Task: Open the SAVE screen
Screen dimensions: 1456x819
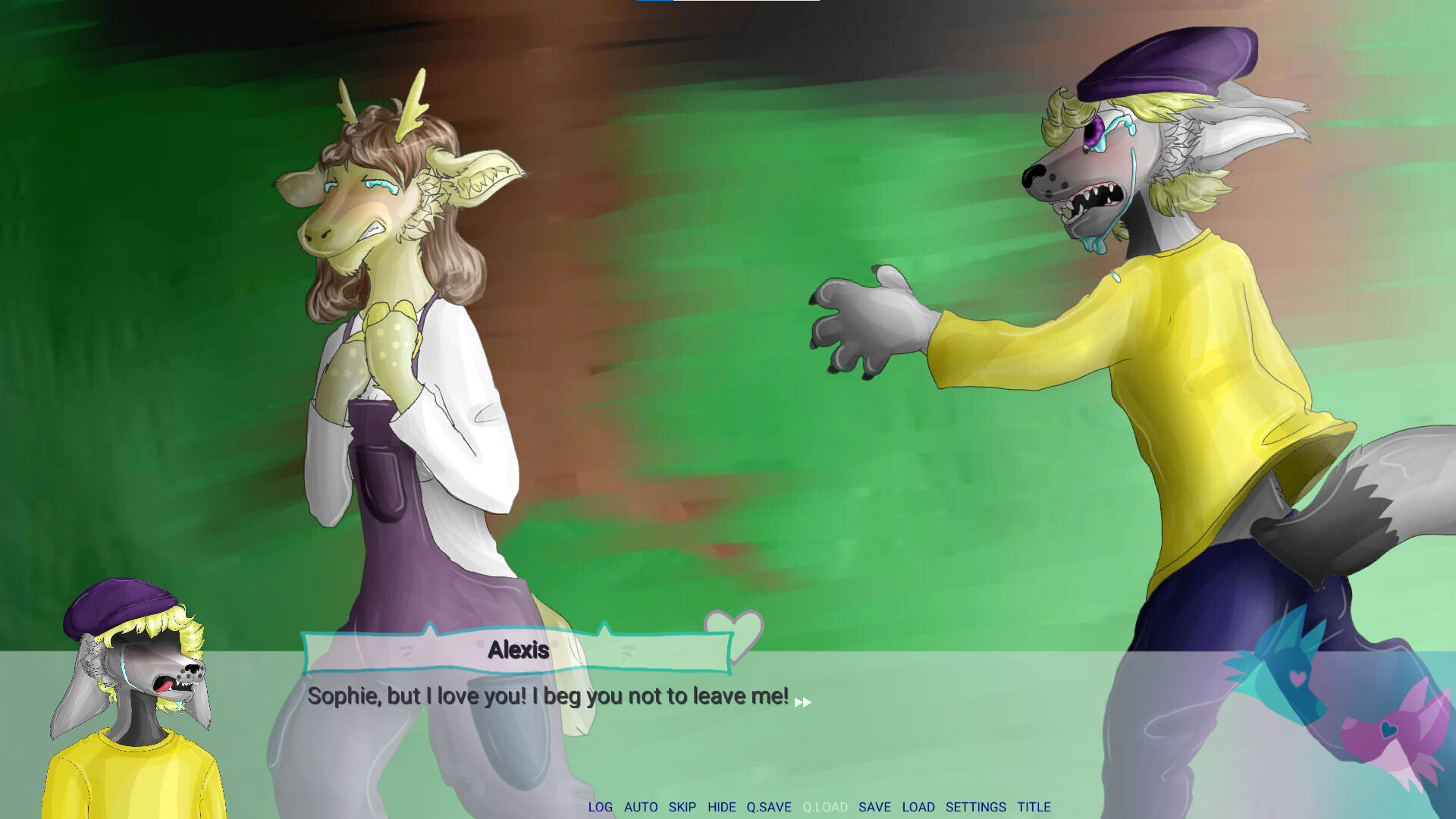Action: (x=876, y=807)
